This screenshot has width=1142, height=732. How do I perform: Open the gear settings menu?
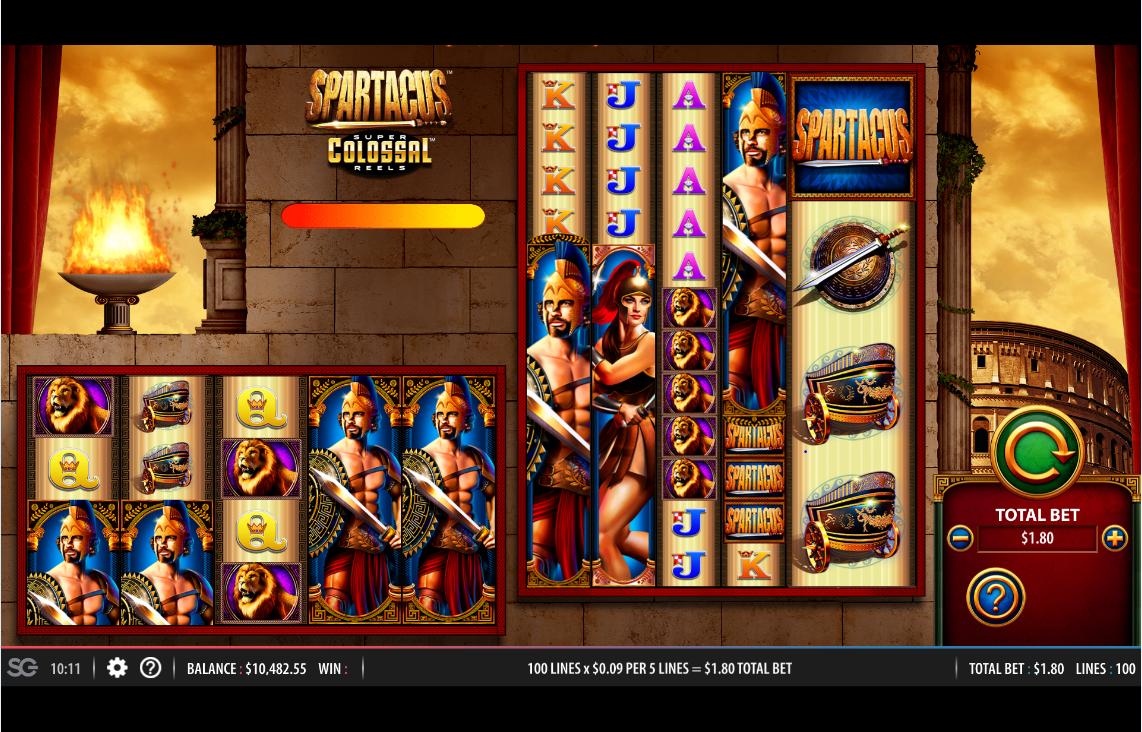(117, 668)
